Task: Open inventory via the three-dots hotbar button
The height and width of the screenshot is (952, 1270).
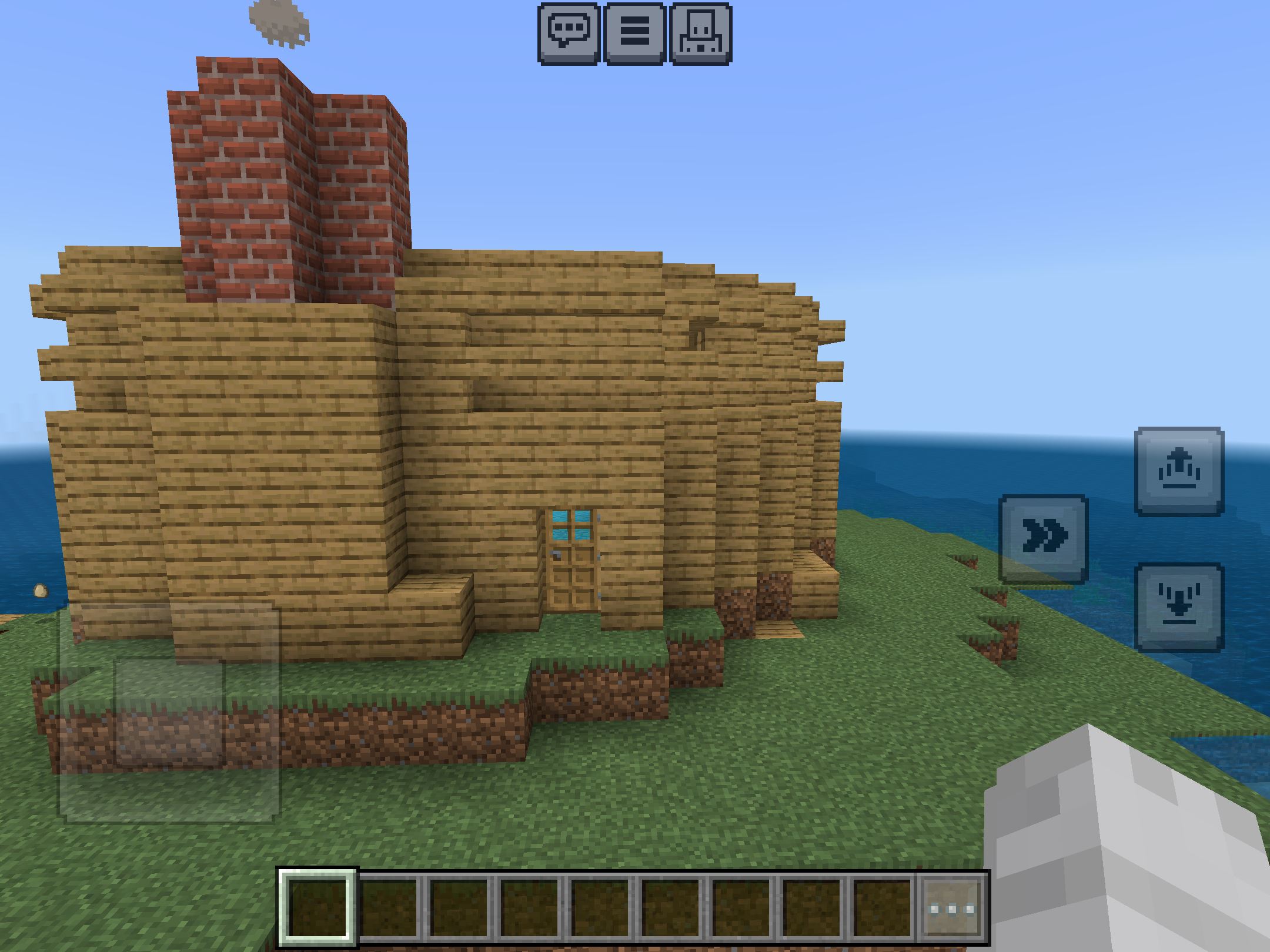Action: click(952, 909)
